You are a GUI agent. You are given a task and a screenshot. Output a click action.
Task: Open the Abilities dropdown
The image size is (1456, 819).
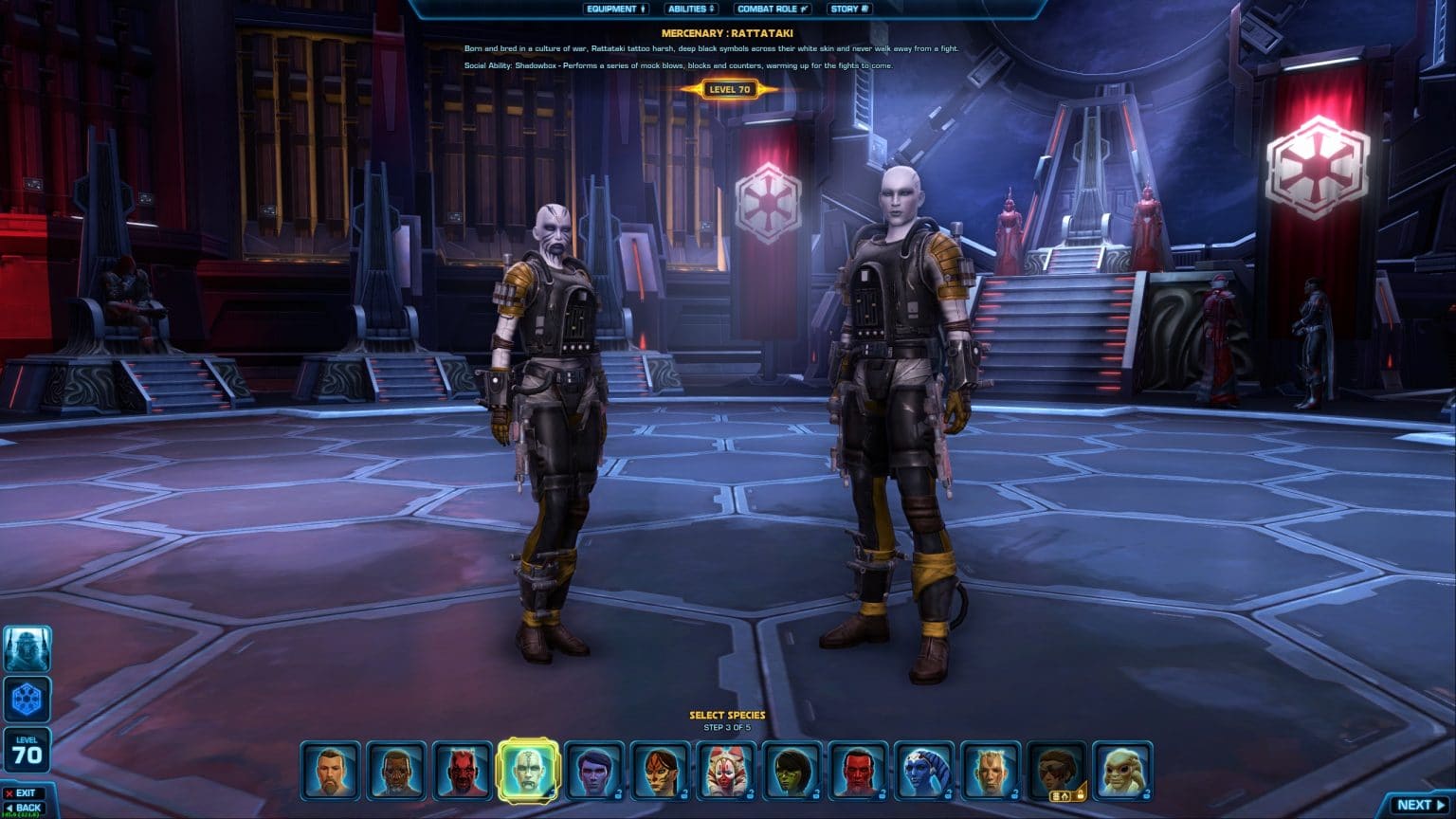[691, 9]
